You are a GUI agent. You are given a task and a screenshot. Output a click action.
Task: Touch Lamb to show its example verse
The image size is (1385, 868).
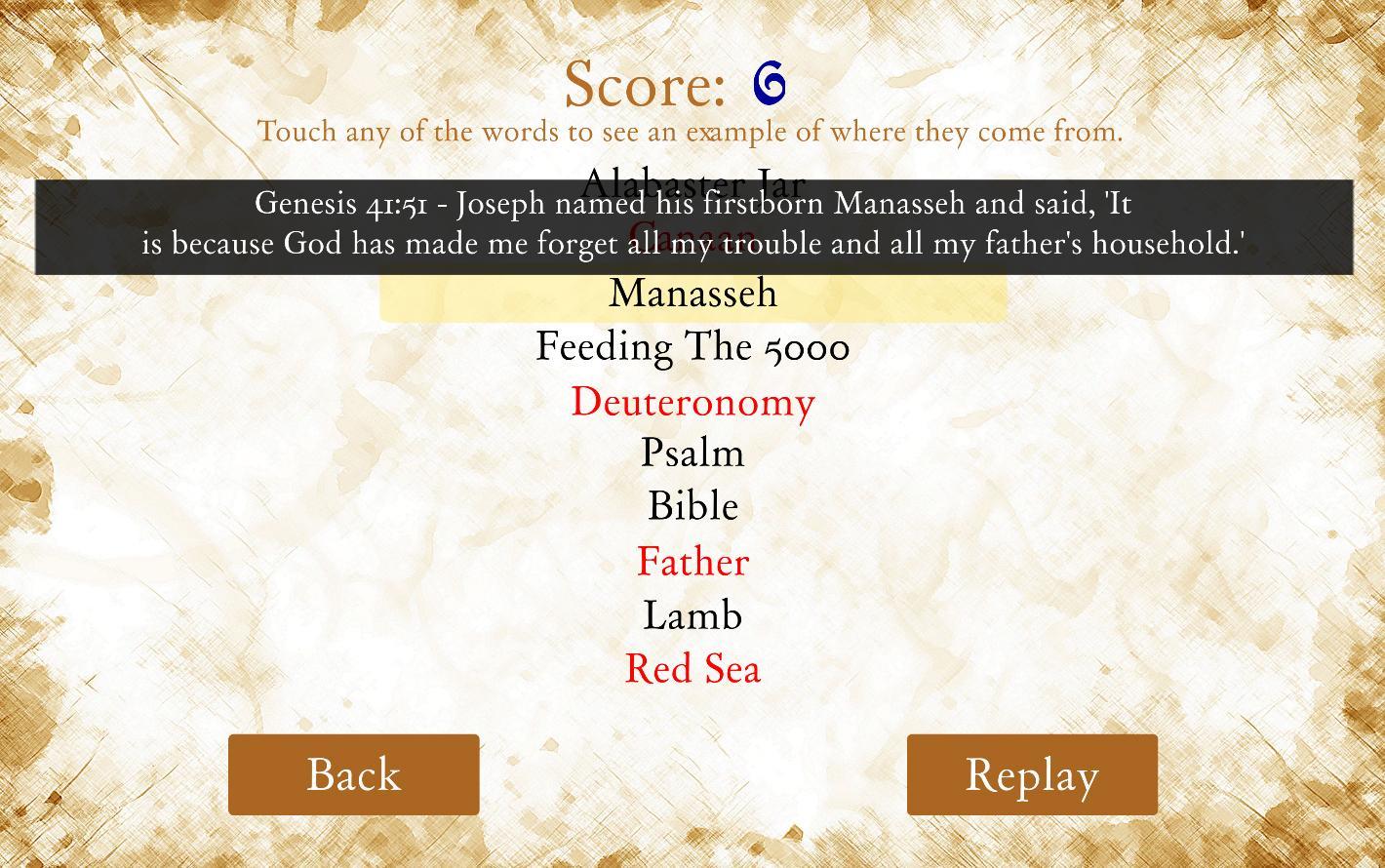692,615
